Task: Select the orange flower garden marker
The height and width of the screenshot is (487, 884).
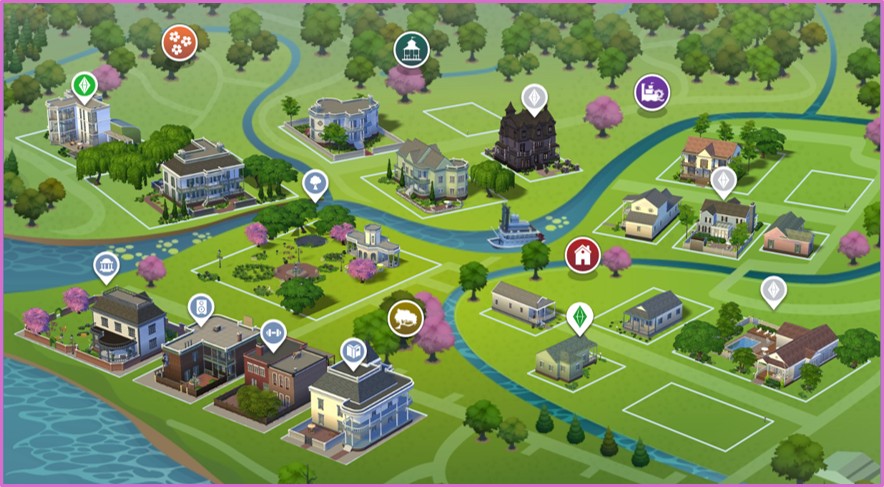Action: (x=179, y=42)
